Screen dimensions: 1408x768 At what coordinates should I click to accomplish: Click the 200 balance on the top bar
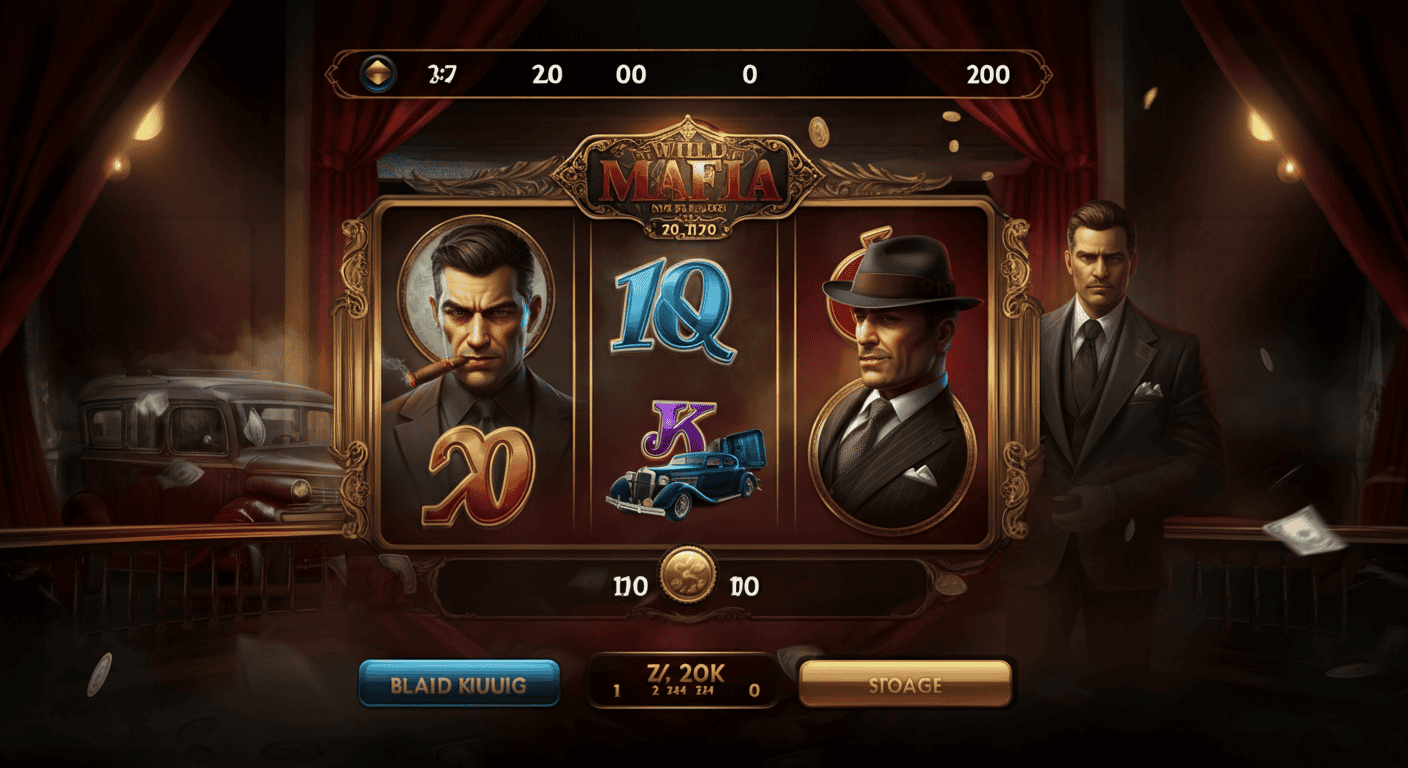tap(988, 73)
